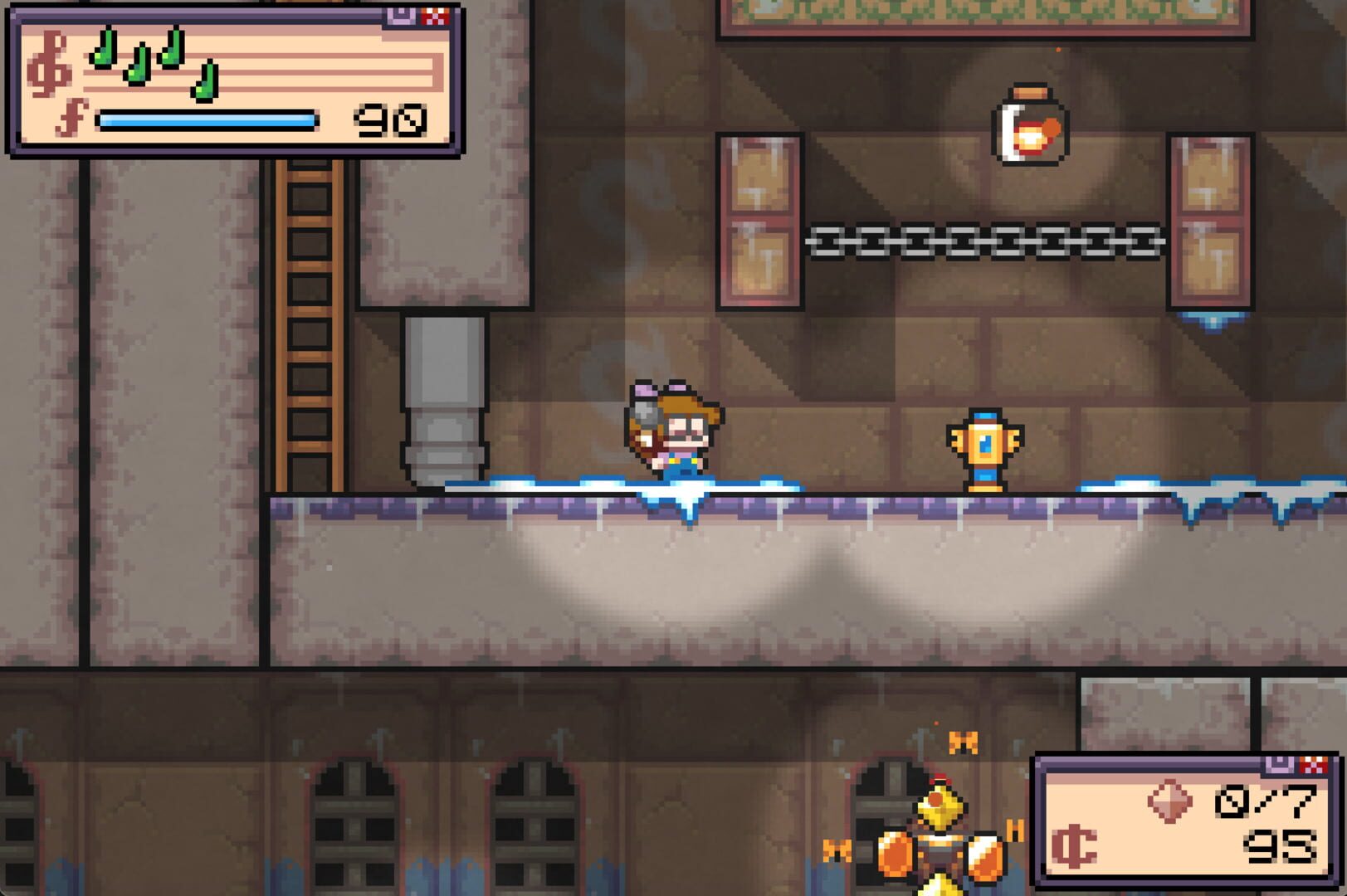Click the treble clef icon on the music panel
The width and height of the screenshot is (1347, 896).
tap(50, 60)
